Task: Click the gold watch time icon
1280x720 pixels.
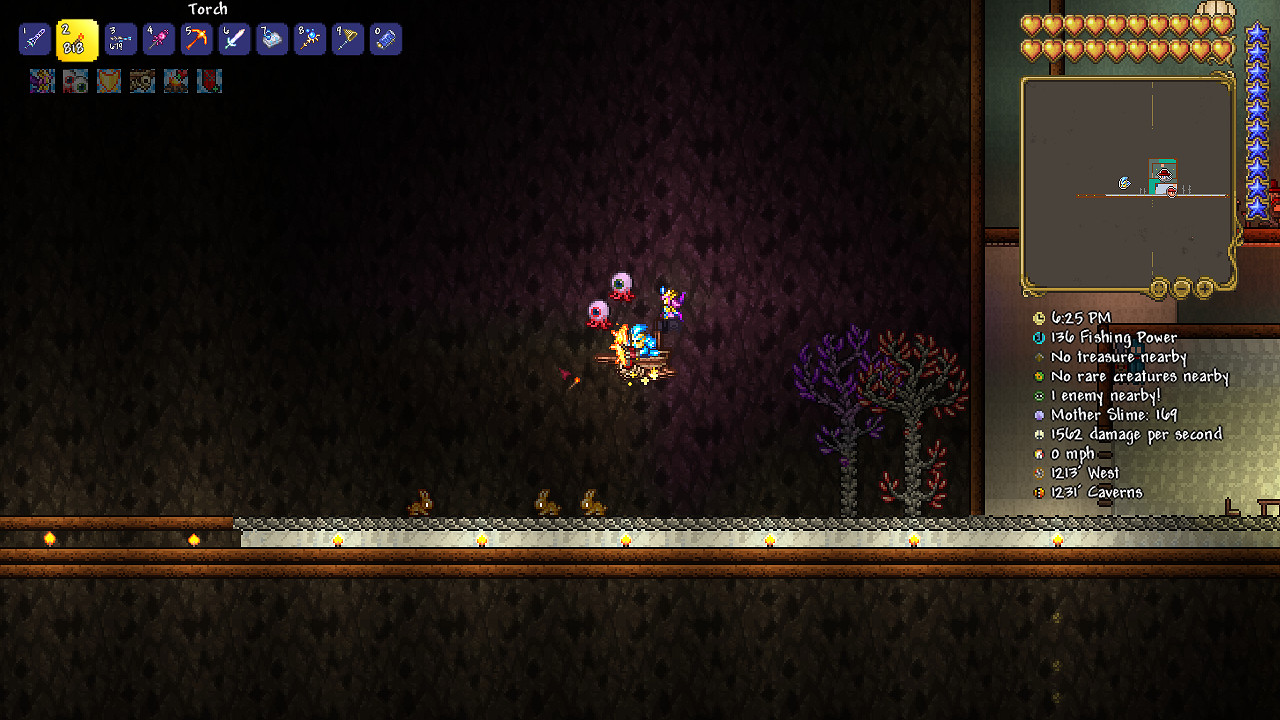Action: pos(1040,317)
